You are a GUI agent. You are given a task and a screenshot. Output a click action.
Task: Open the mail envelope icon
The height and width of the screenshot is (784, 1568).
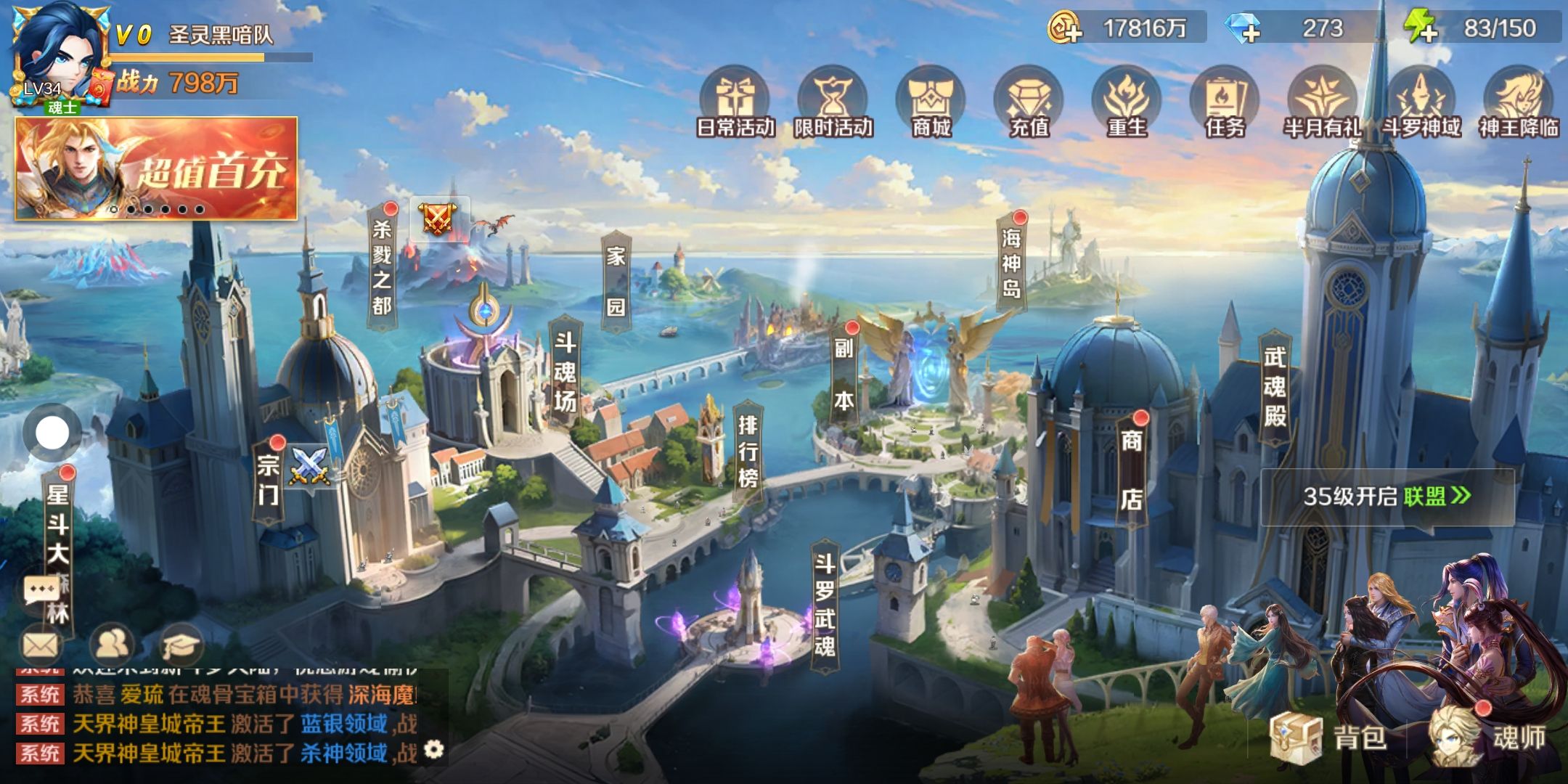pos(40,644)
